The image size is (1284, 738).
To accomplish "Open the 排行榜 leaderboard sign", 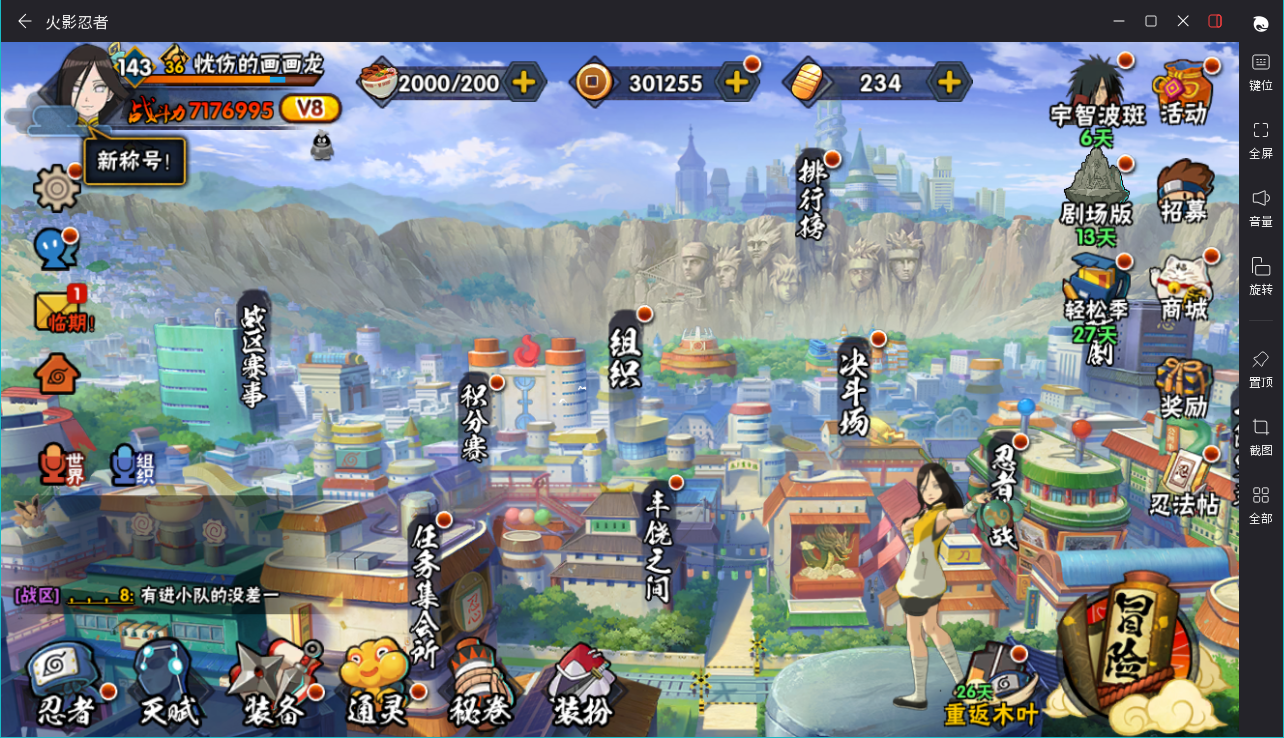I will [811, 196].
